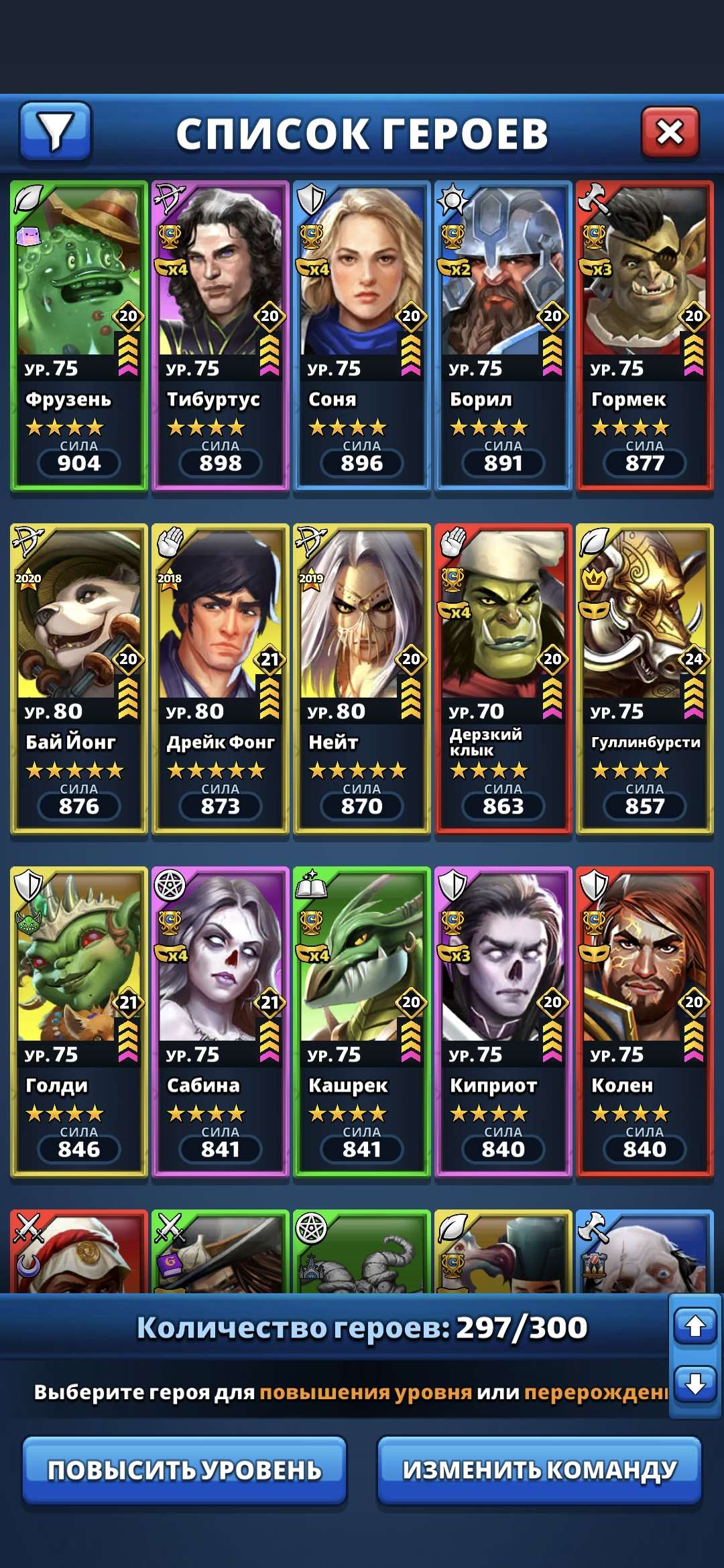
Task: Close the hero list window
Action: point(670,132)
